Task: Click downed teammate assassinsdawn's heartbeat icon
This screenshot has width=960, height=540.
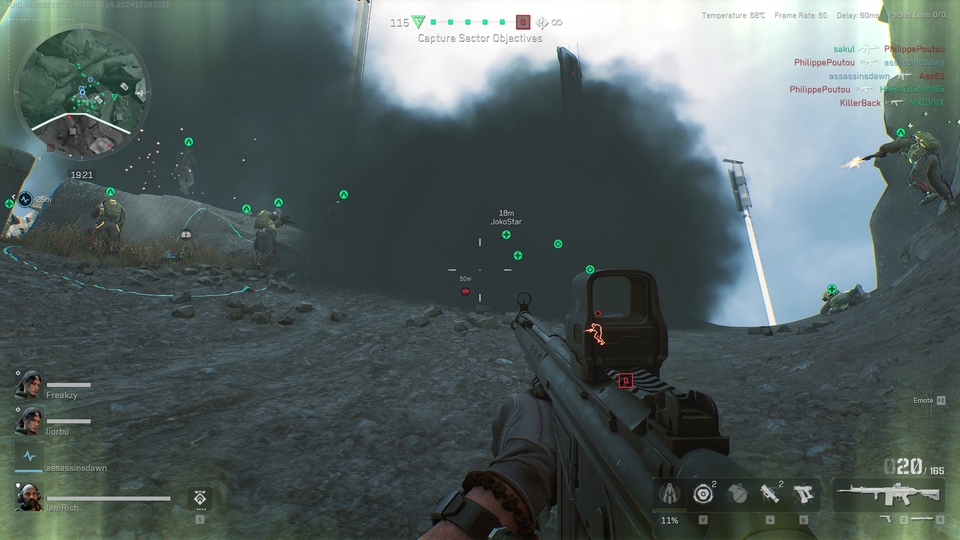Action: click(28, 456)
